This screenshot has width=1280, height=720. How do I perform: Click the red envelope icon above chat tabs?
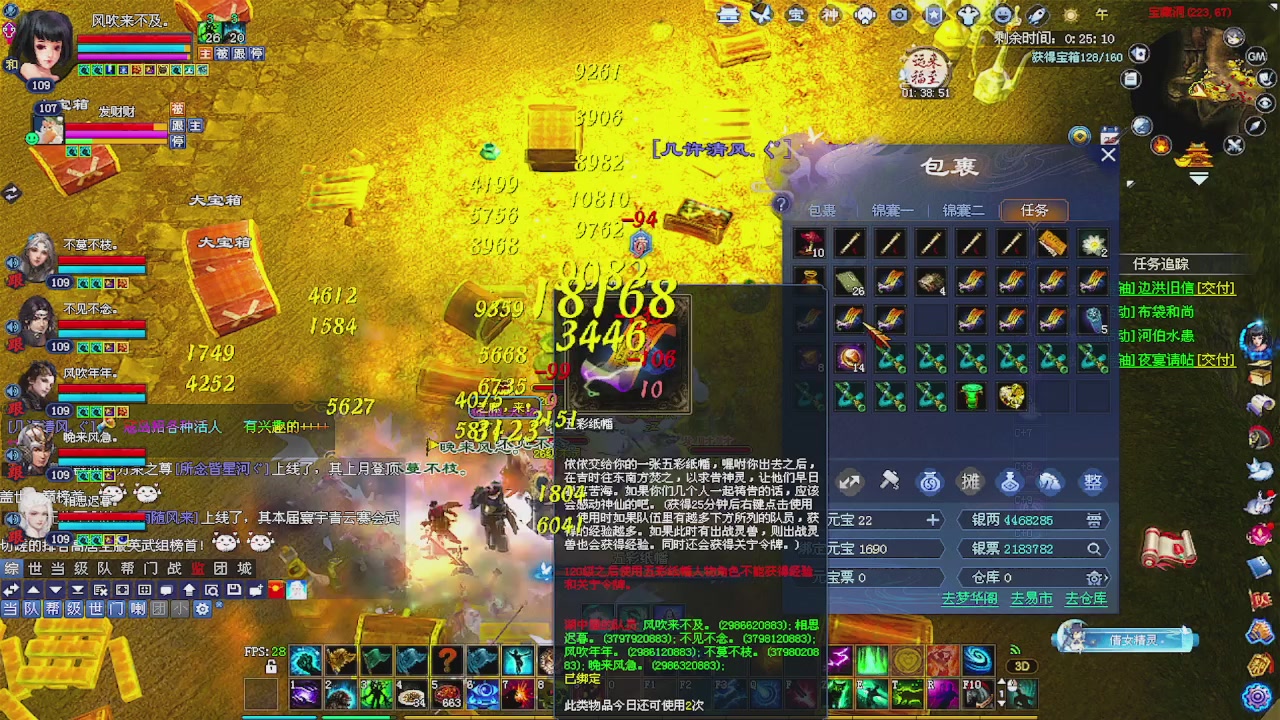(274, 590)
